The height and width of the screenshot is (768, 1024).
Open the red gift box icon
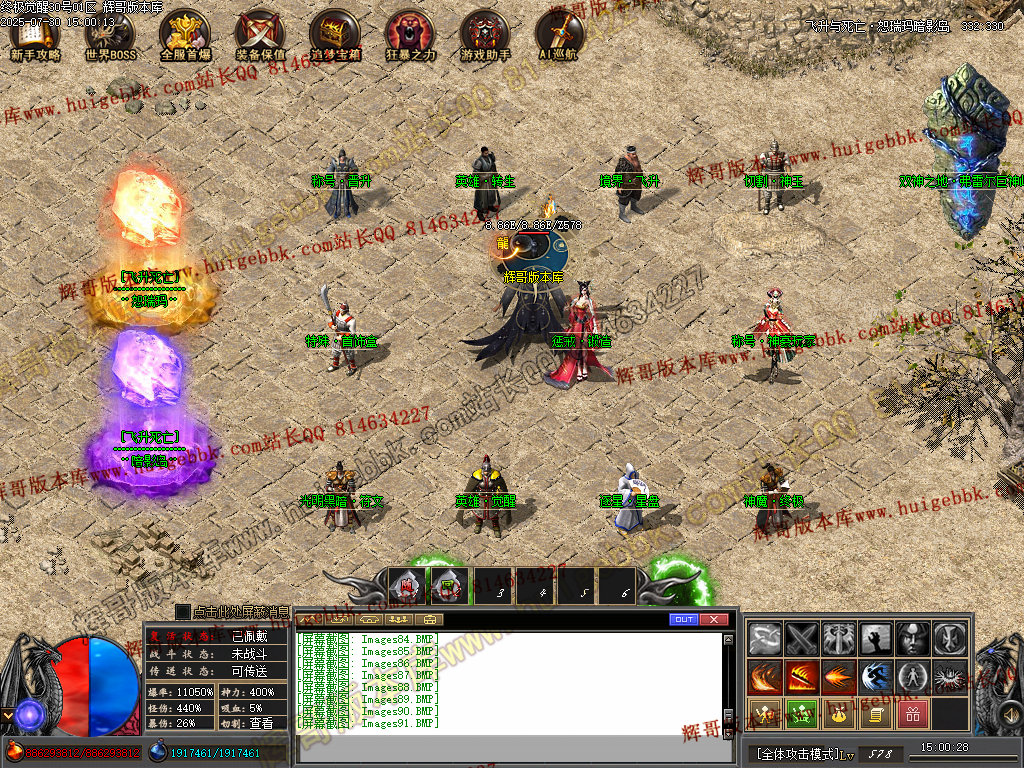click(912, 714)
